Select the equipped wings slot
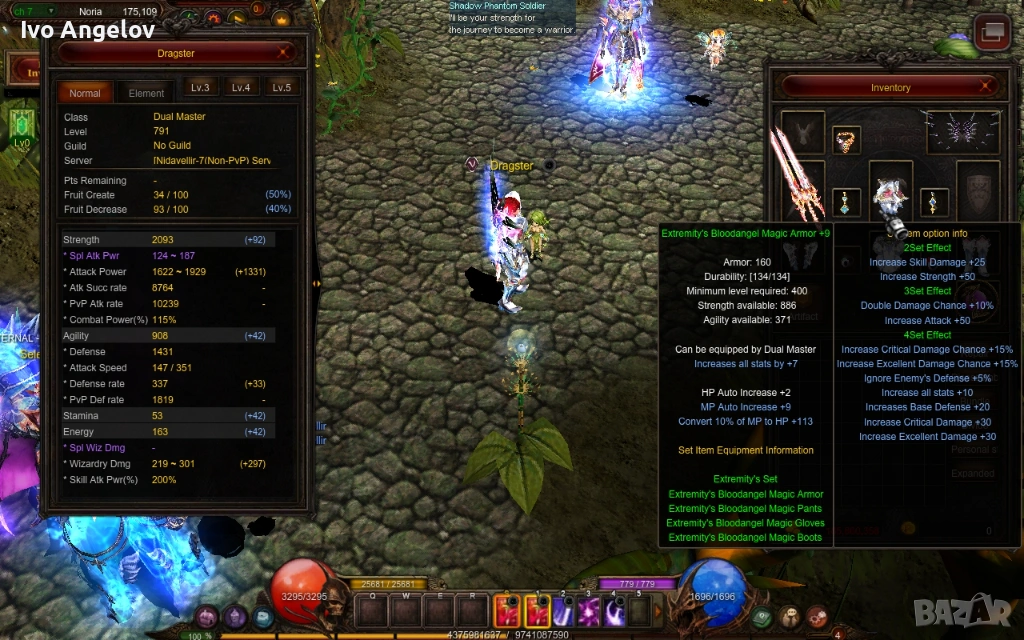The image size is (1024, 640). click(963, 132)
